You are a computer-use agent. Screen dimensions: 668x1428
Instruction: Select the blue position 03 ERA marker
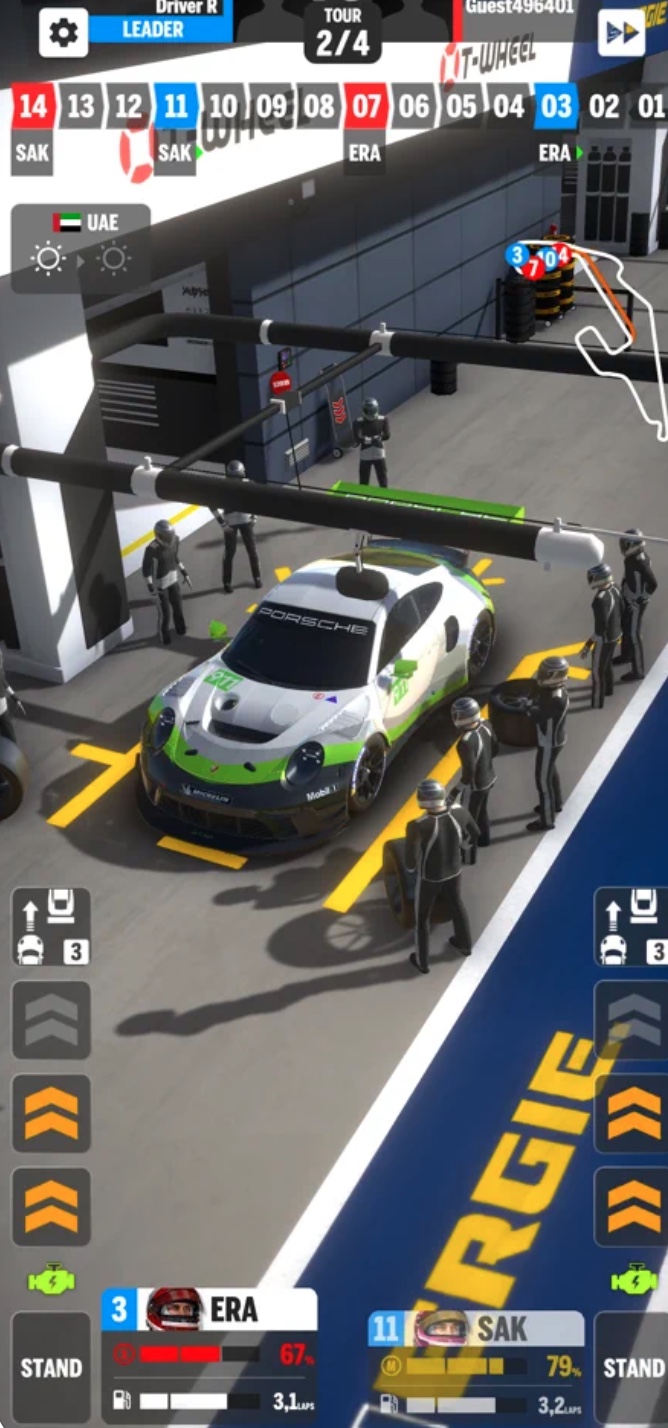557,107
